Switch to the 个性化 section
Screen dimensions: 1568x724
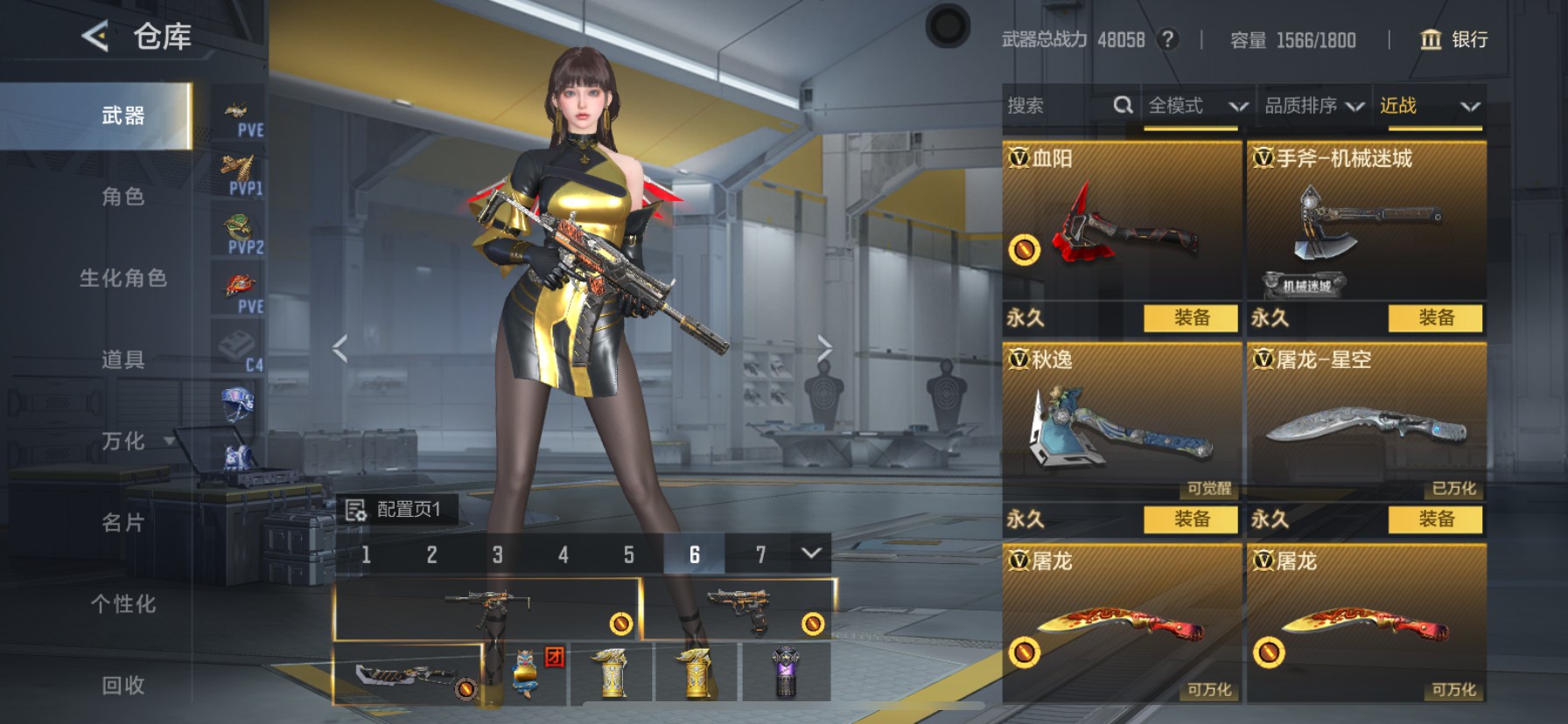tap(123, 604)
